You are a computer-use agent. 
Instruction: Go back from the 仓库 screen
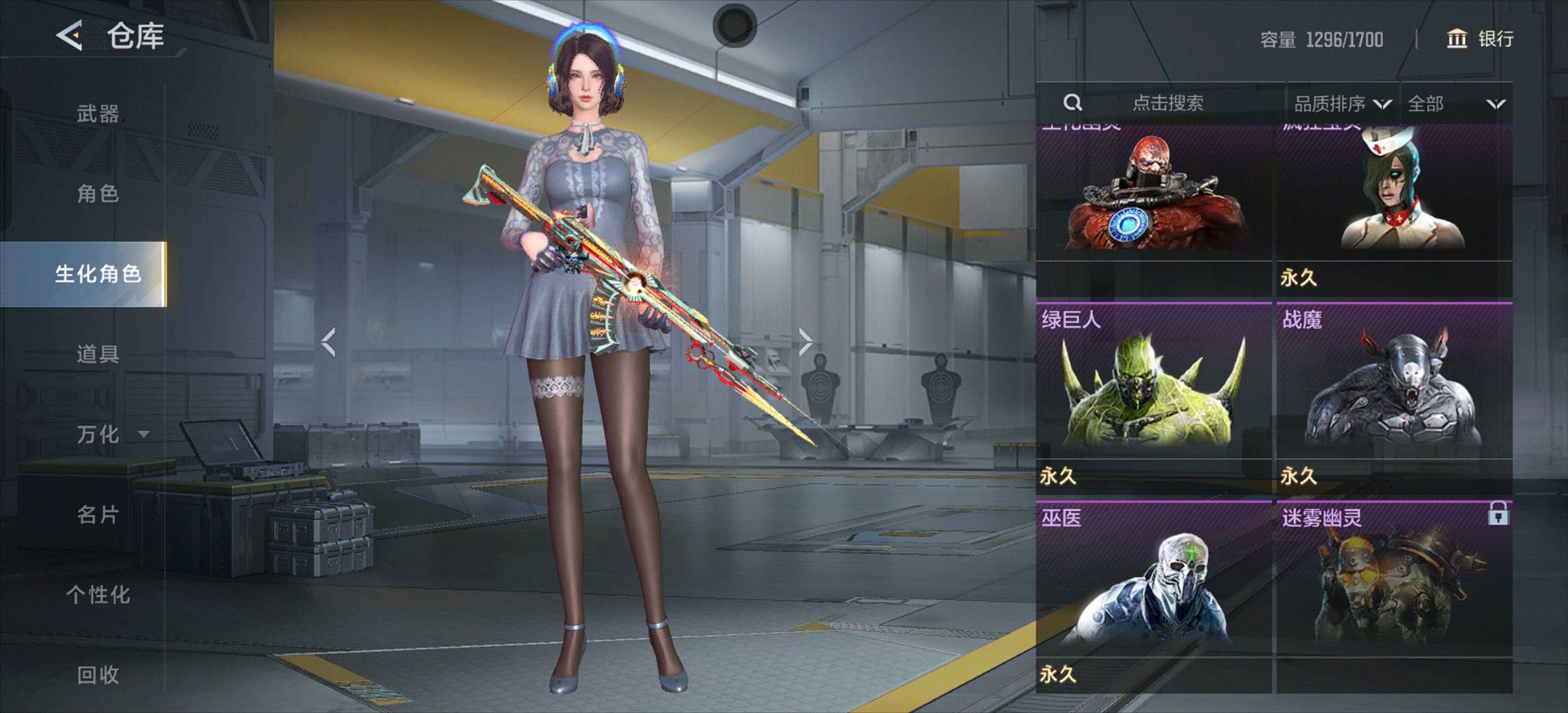pyautogui.click(x=69, y=35)
